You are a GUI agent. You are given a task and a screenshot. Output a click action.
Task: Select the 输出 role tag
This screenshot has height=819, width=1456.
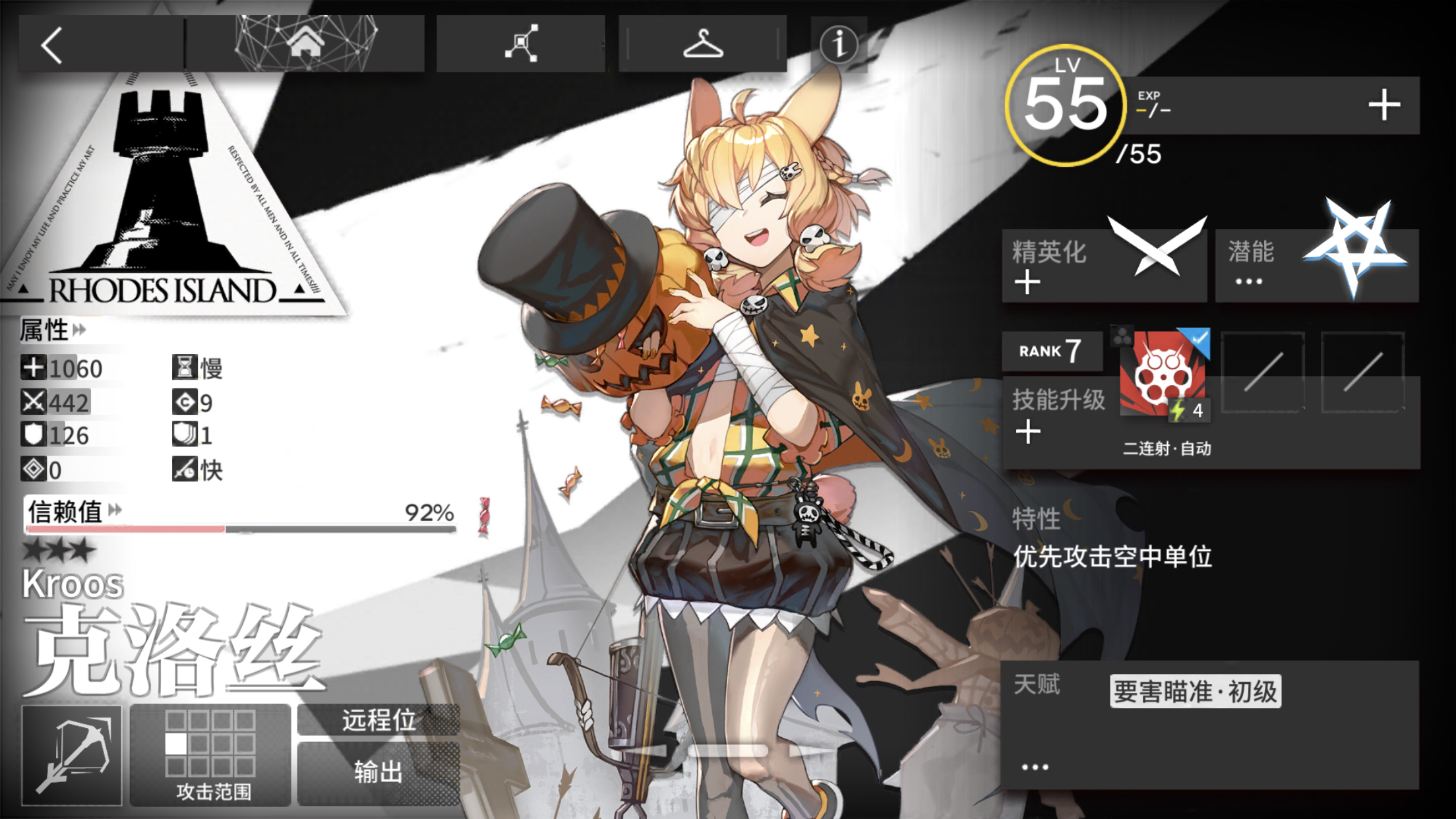tap(377, 772)
